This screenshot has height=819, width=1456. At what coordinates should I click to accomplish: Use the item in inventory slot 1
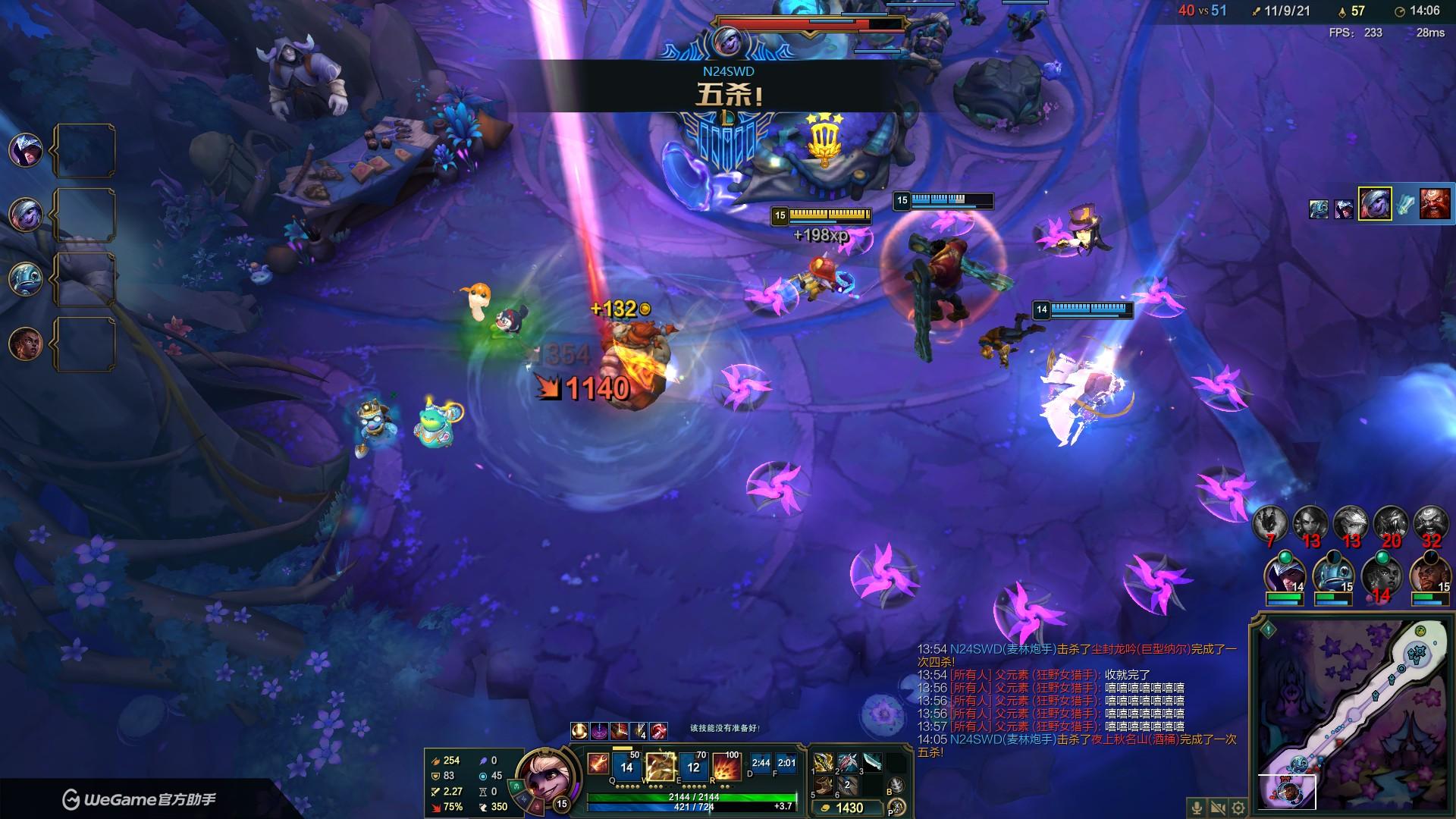823,762
